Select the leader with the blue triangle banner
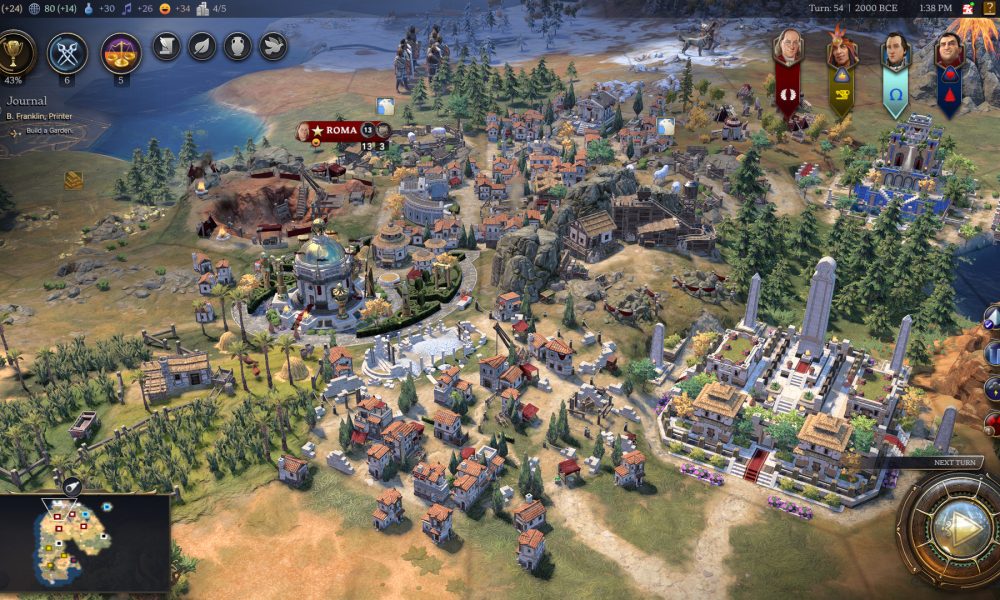The width and height of the screenshot is (1000, 600). [x=948, y=52]
